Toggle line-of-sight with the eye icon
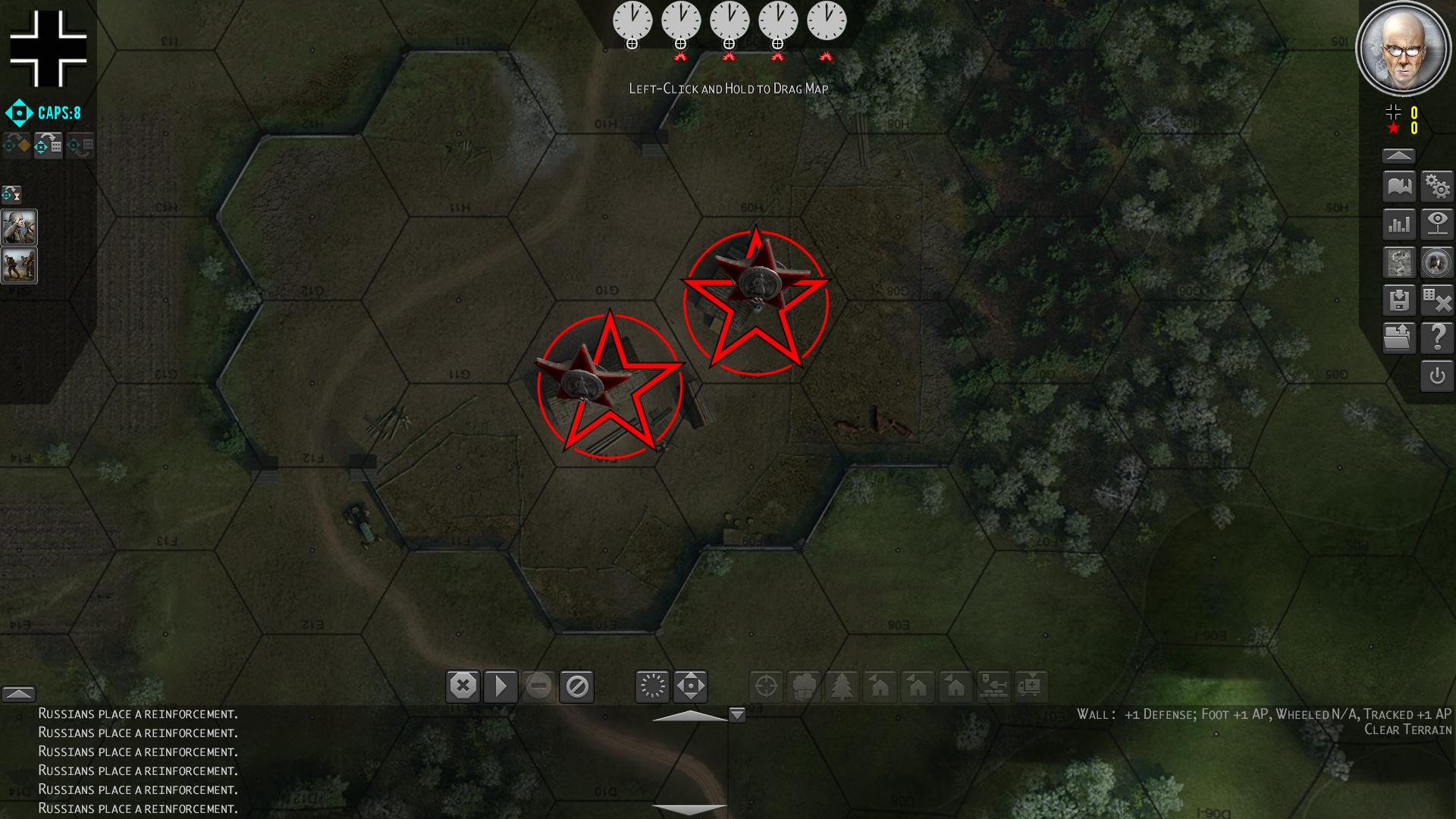 tap(1439, 224)
